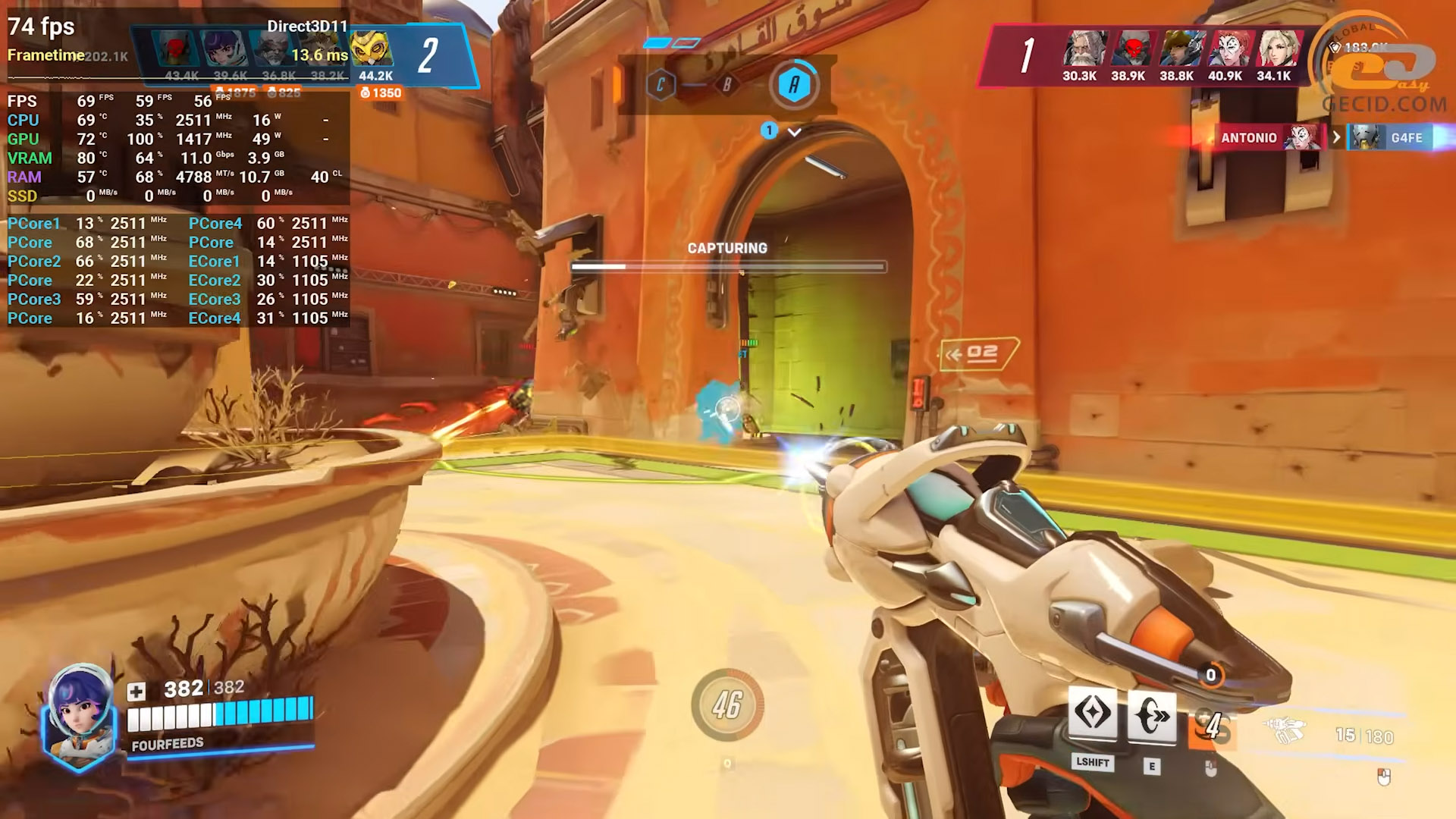Viewport: 1456px width, 819px height.
Task: Select the allied Juno portrait in the top bar
Action: [x=222, y=49]
